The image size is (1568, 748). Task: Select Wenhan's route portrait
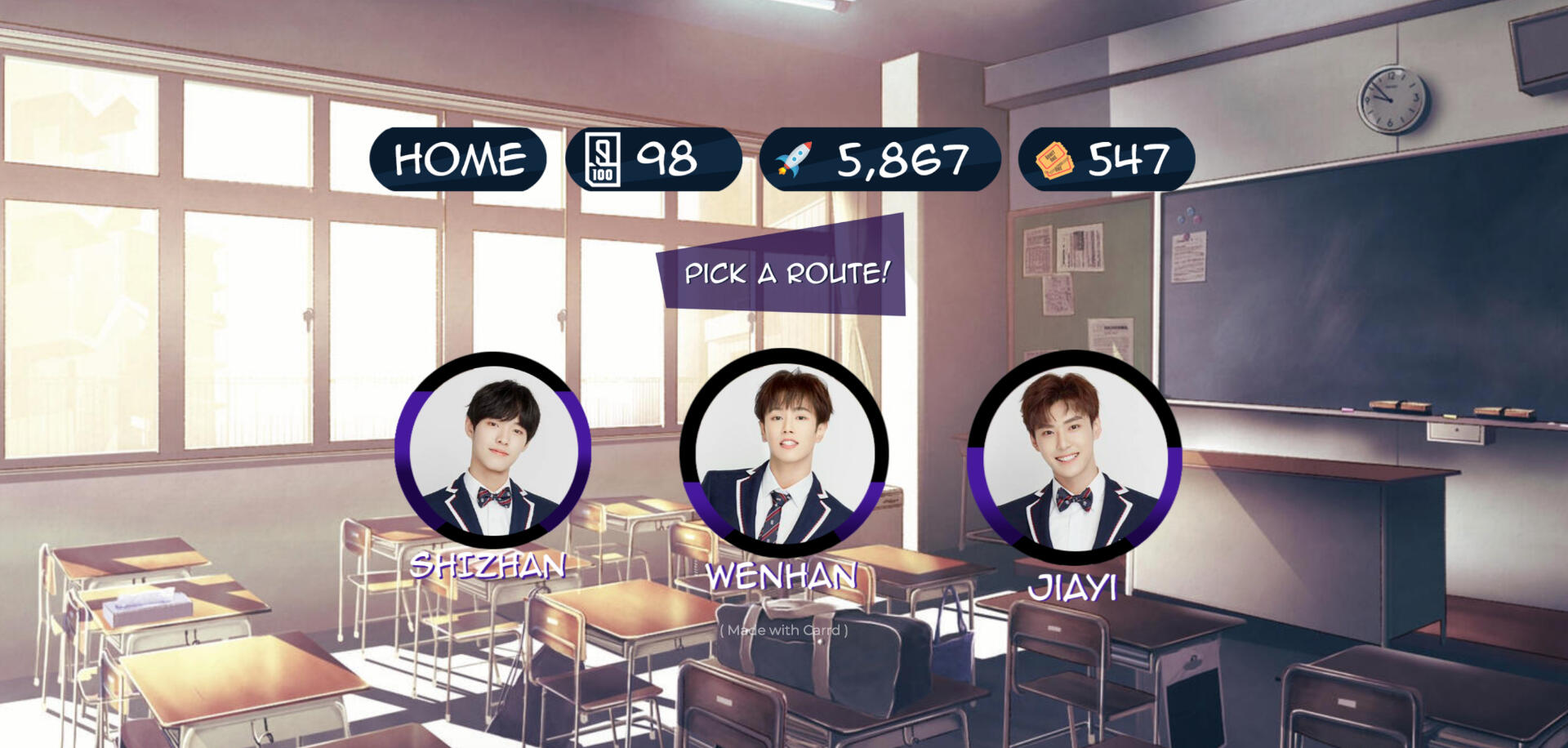click(x=783, y=453)
